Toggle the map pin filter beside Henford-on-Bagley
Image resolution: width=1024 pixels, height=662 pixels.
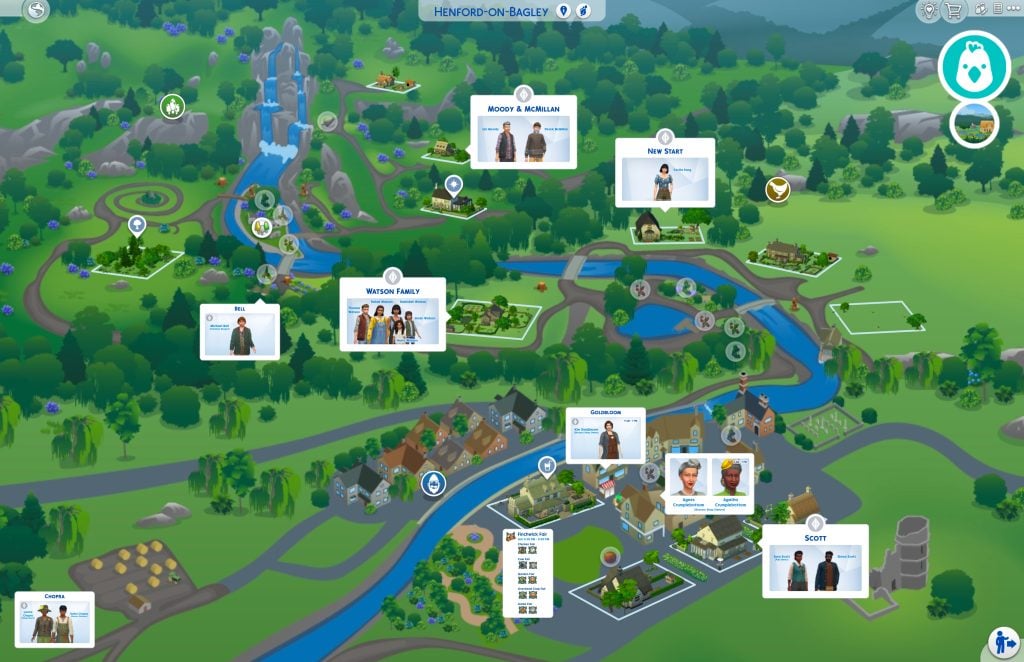click(x=564, y=11)
